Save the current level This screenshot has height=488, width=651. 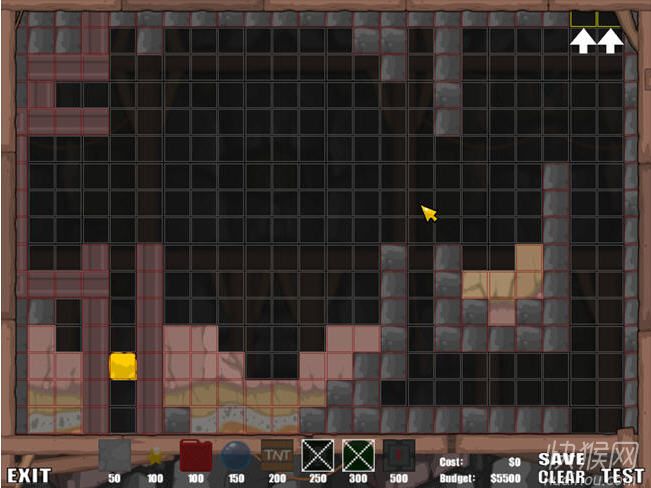click(x=561, y=459)
